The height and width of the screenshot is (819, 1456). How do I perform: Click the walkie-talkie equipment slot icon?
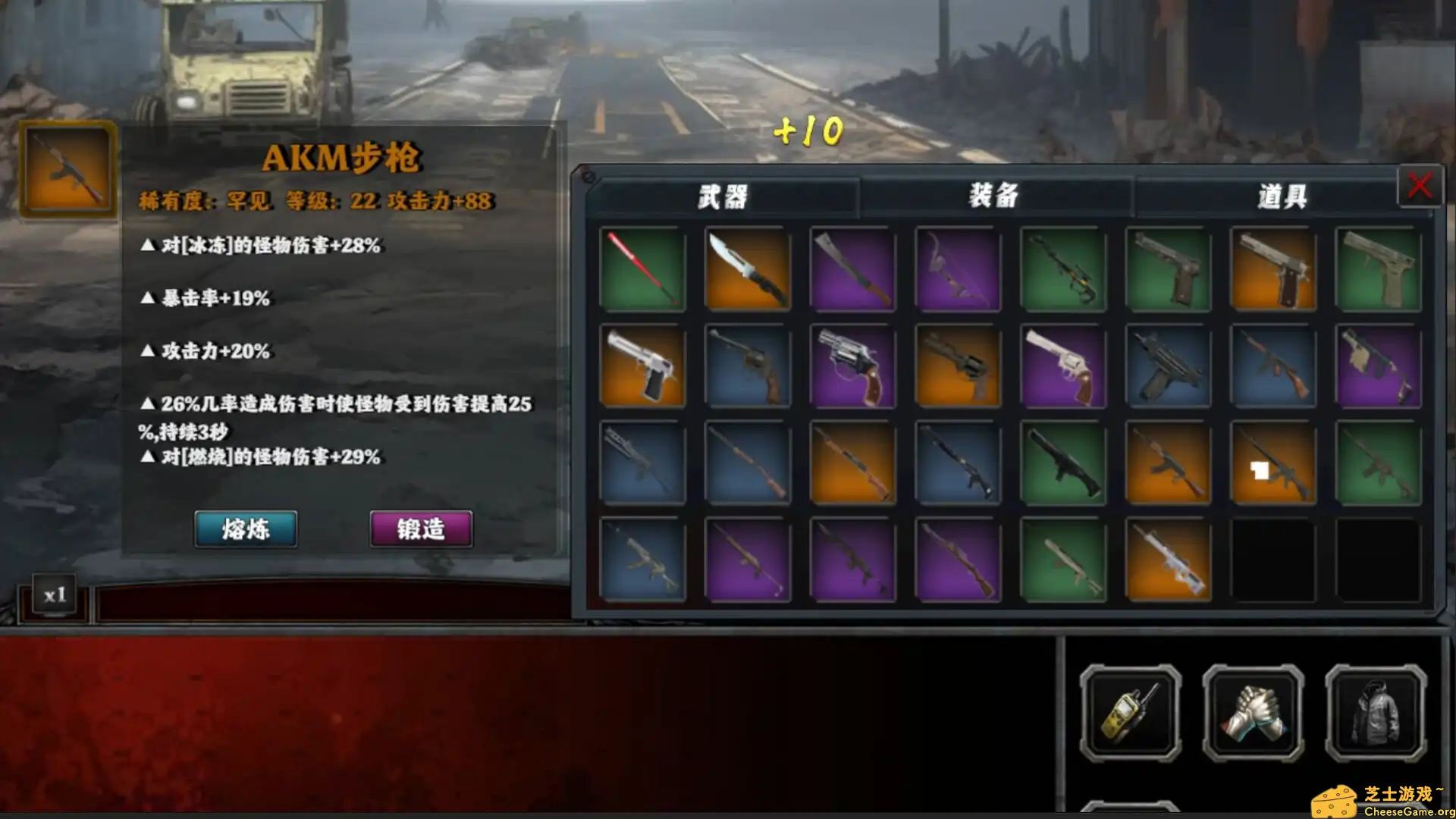(x=1130, y=713)
